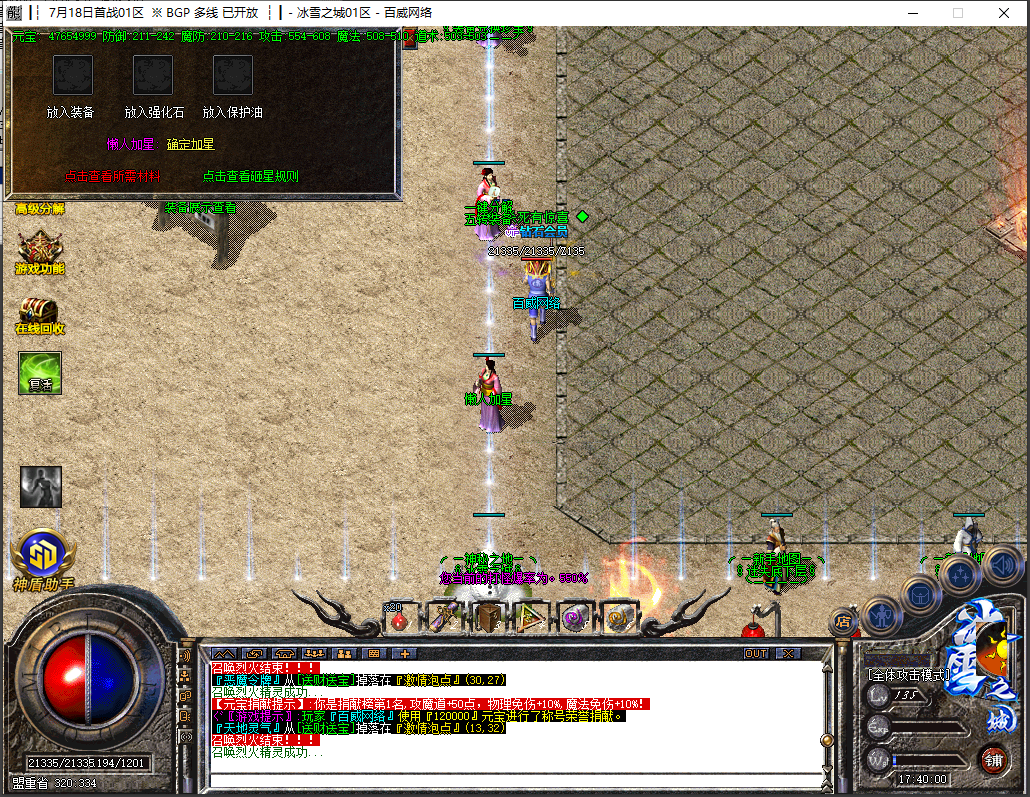Select the 放入强化石 enhancement stone slot
Image resolution: width=1030 pixels, height=797 pixels.
click(x=153, y=76)
